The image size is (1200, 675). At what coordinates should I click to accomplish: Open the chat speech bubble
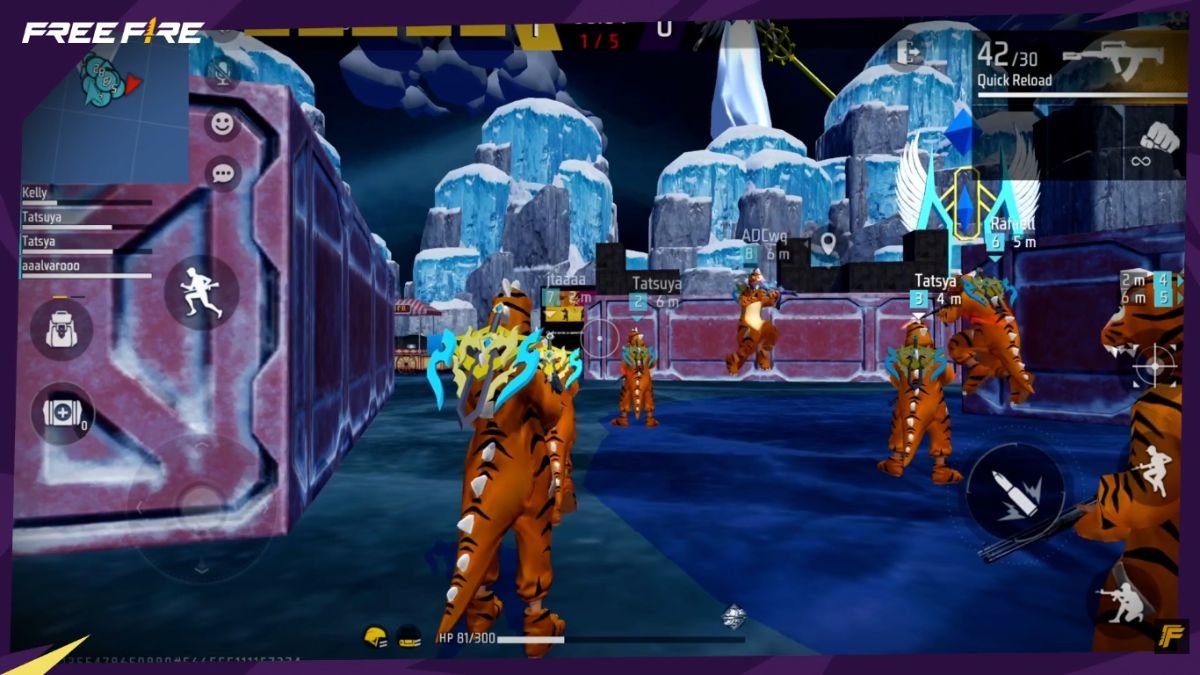coord(222,173)
